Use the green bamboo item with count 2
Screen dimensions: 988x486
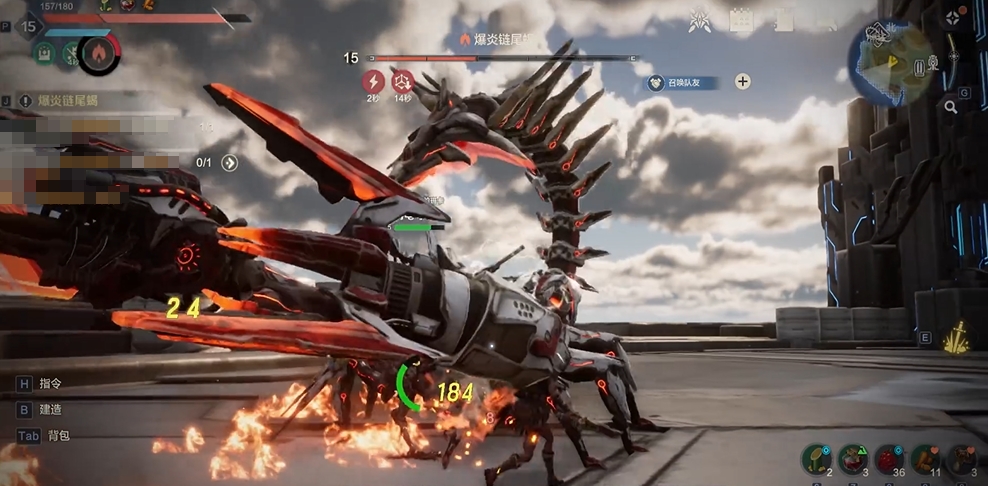(816, 459)
